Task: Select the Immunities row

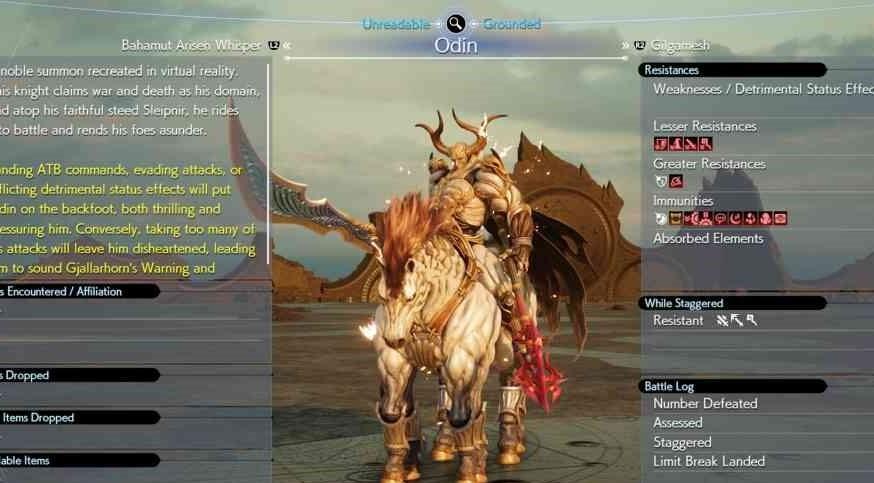Action: [x=683, y=201]
